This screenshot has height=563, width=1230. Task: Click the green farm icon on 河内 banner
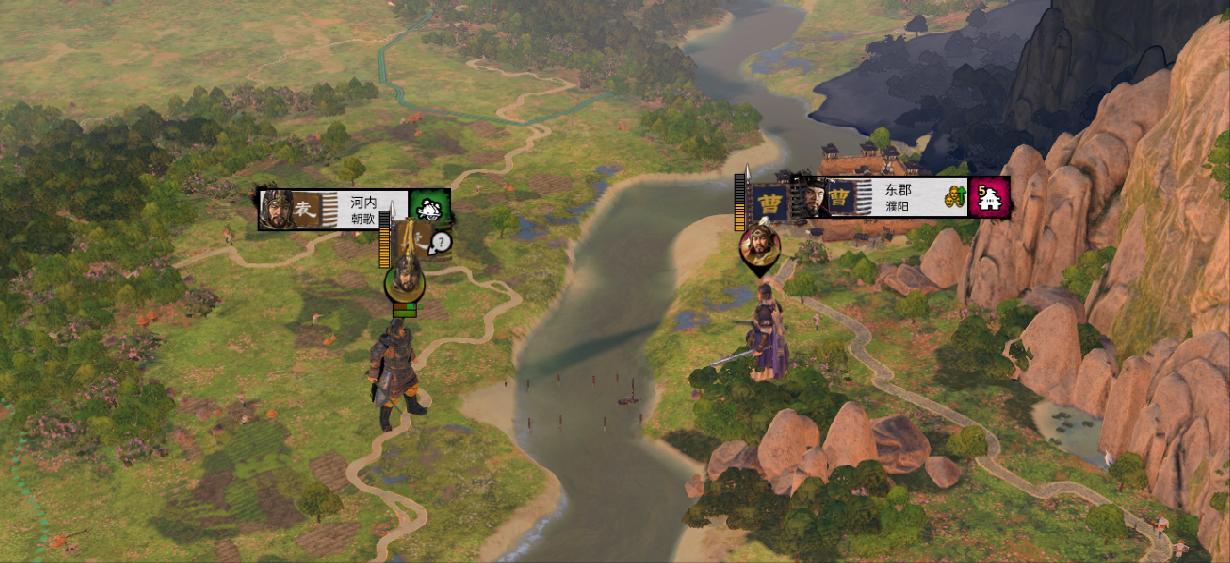point(430,209)
